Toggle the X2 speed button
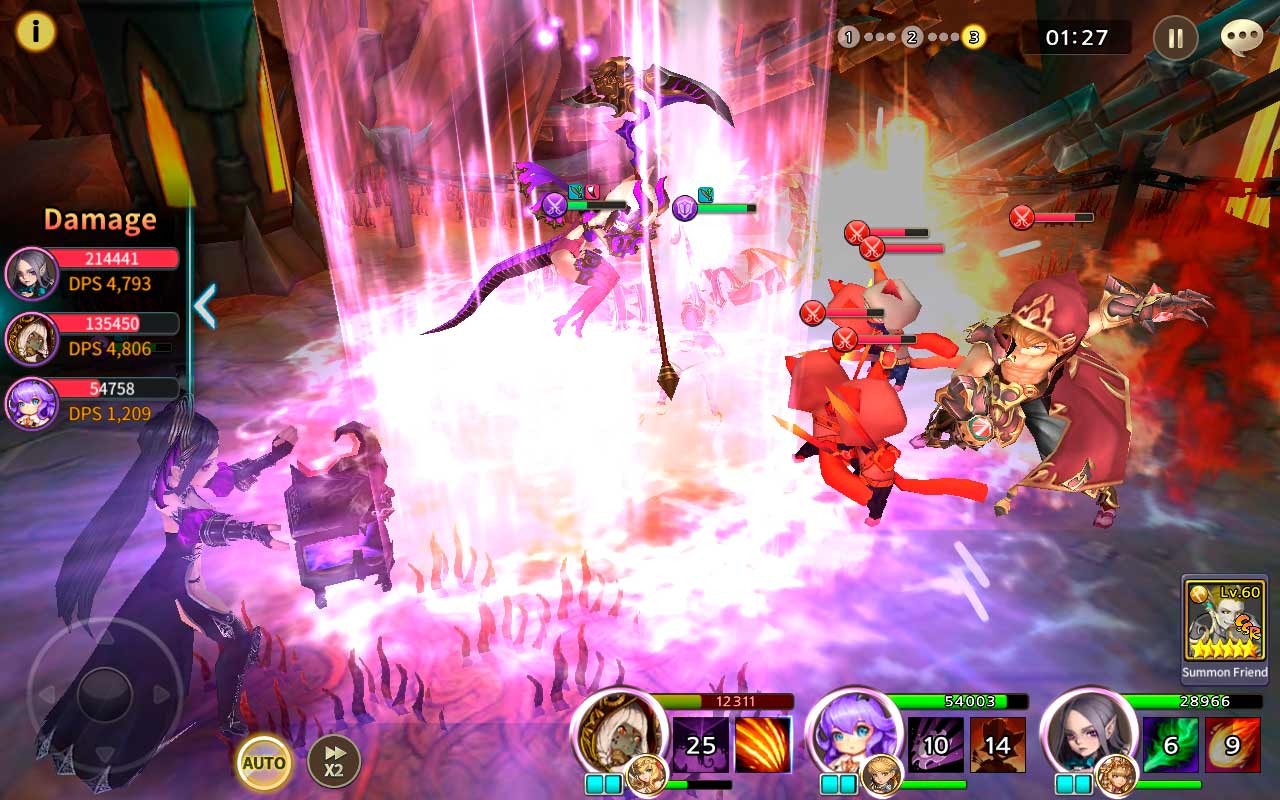The width and height of the screenshot is (1280, 800). (333, 762)
